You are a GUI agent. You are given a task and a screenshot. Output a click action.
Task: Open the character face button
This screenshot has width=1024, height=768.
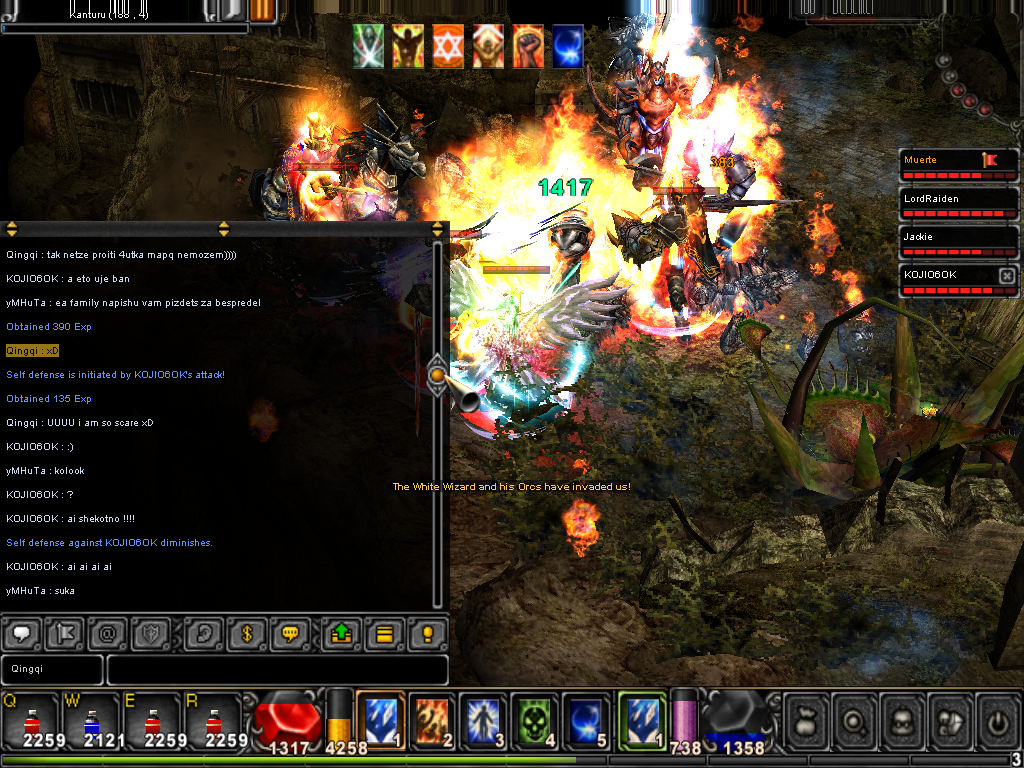902,720
